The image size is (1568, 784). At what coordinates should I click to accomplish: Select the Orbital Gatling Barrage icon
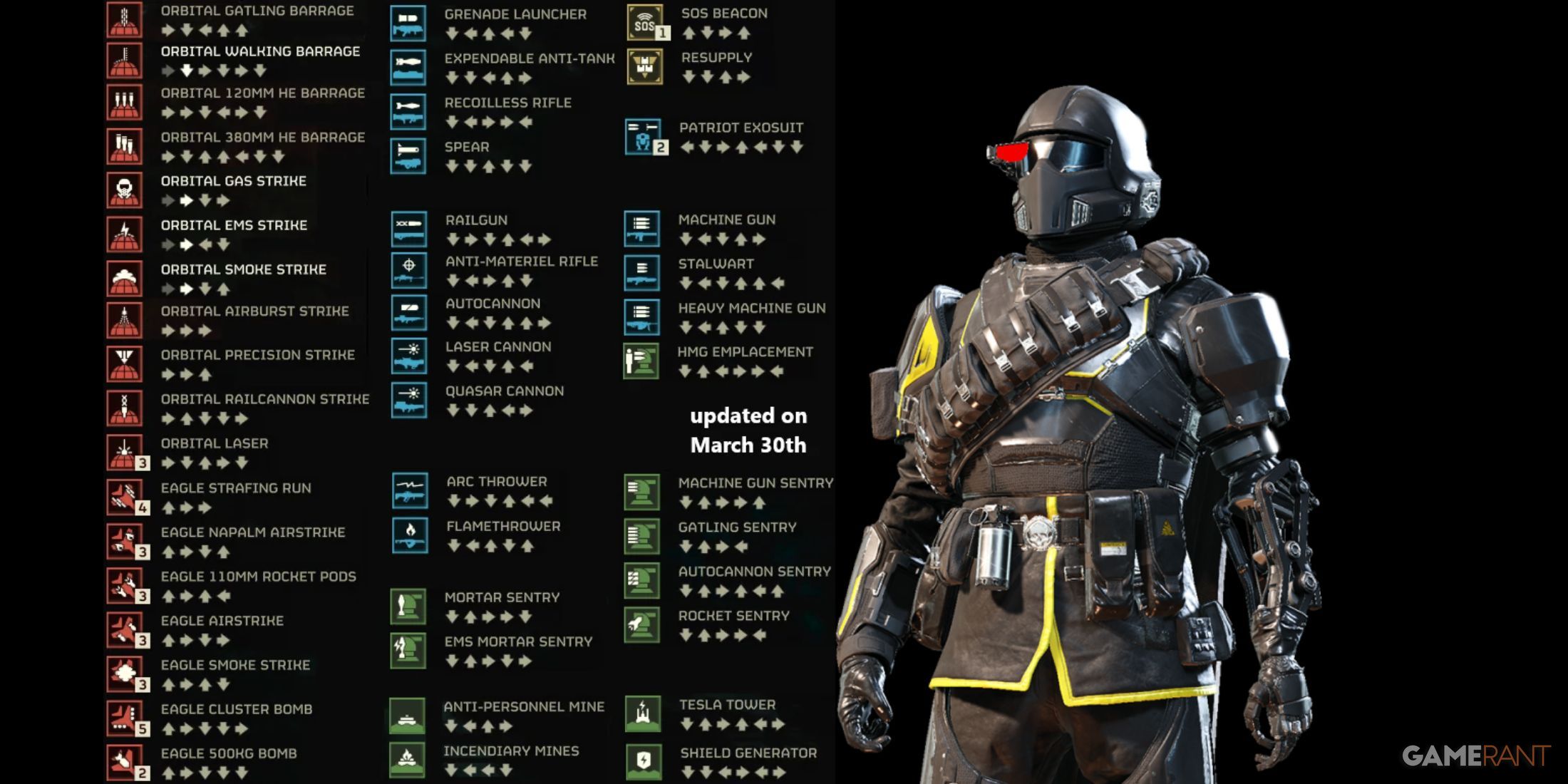click(x=124, y=19)
